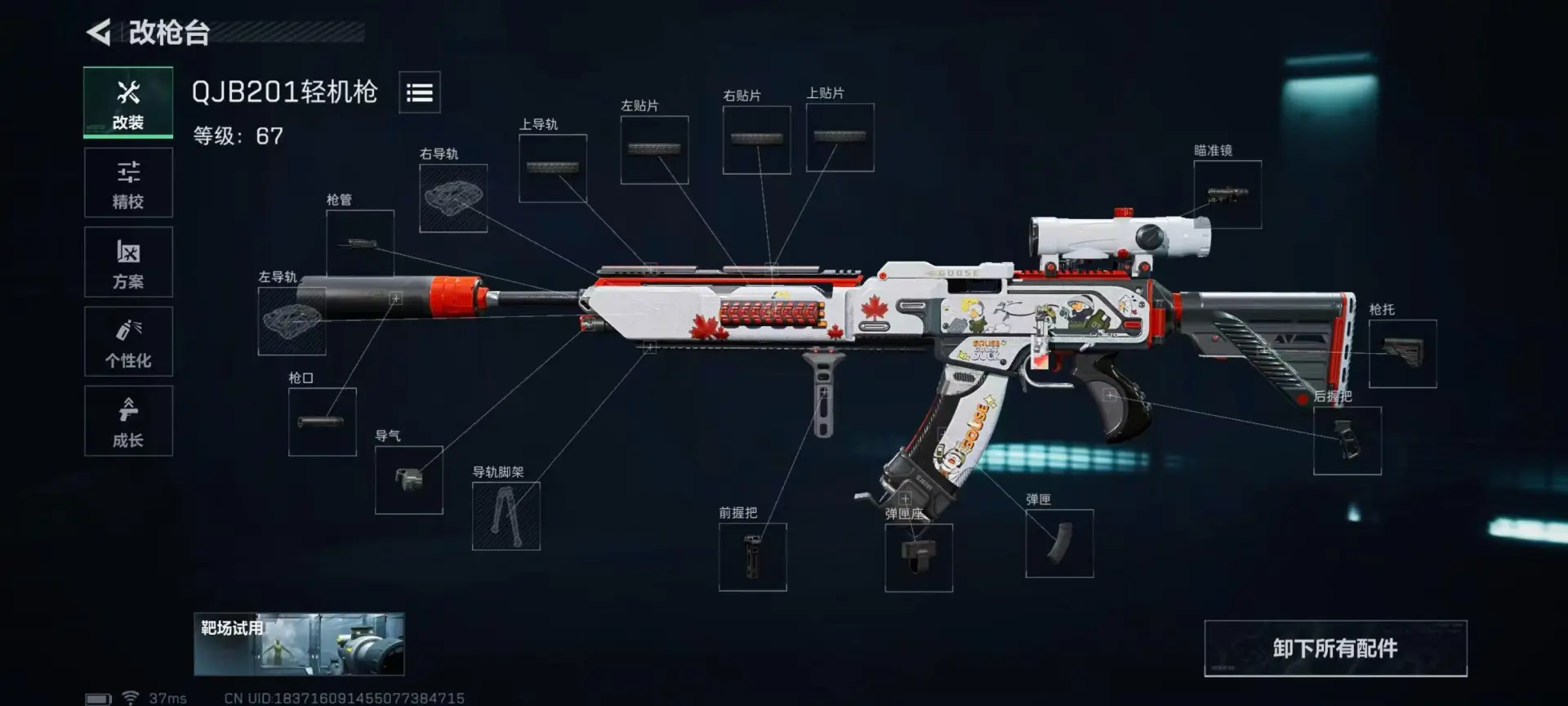Open the 弹匣座 magazine well slot

coord(919,557)
